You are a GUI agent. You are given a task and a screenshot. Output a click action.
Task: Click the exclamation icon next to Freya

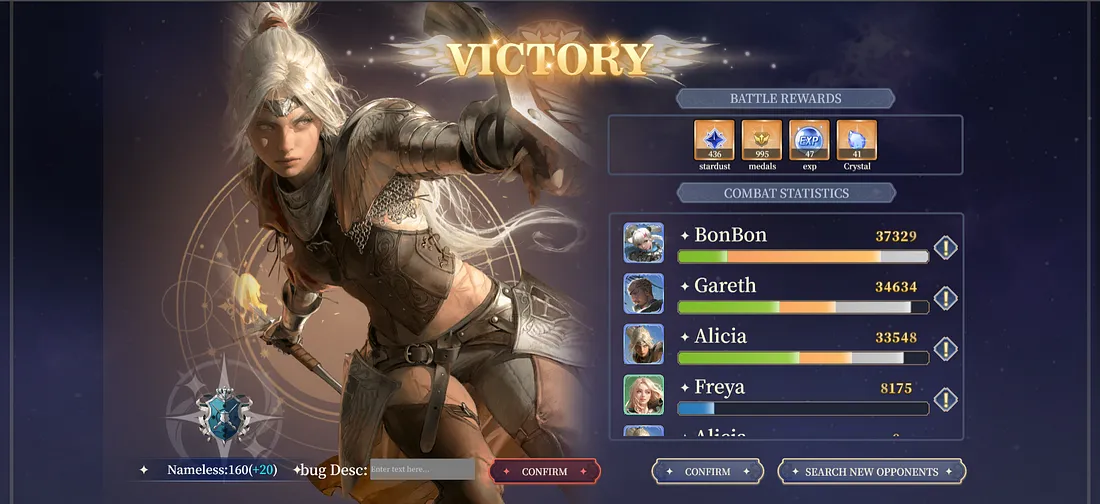point(945,400)
